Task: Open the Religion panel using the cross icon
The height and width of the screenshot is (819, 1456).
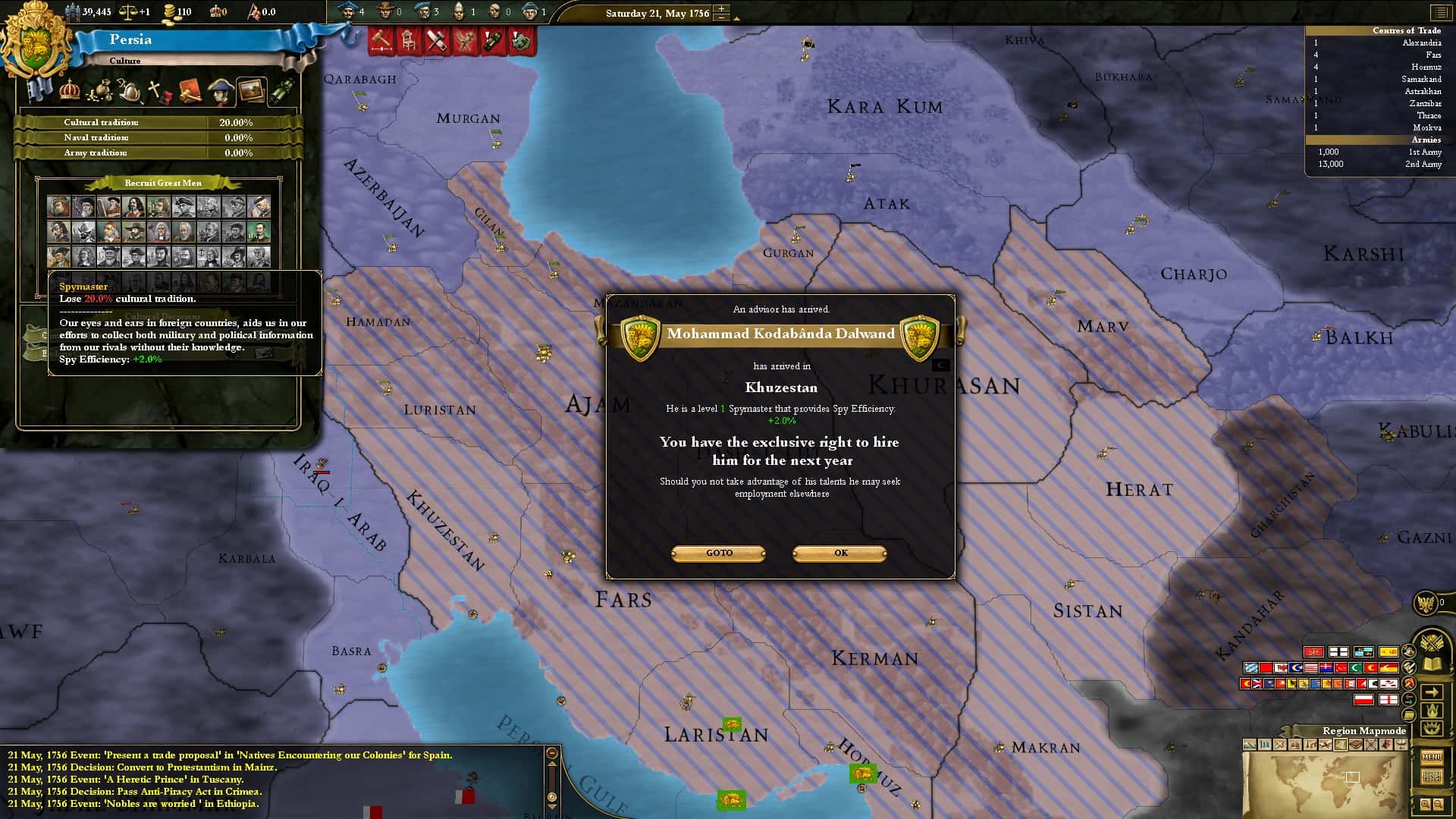Action: 155,90
